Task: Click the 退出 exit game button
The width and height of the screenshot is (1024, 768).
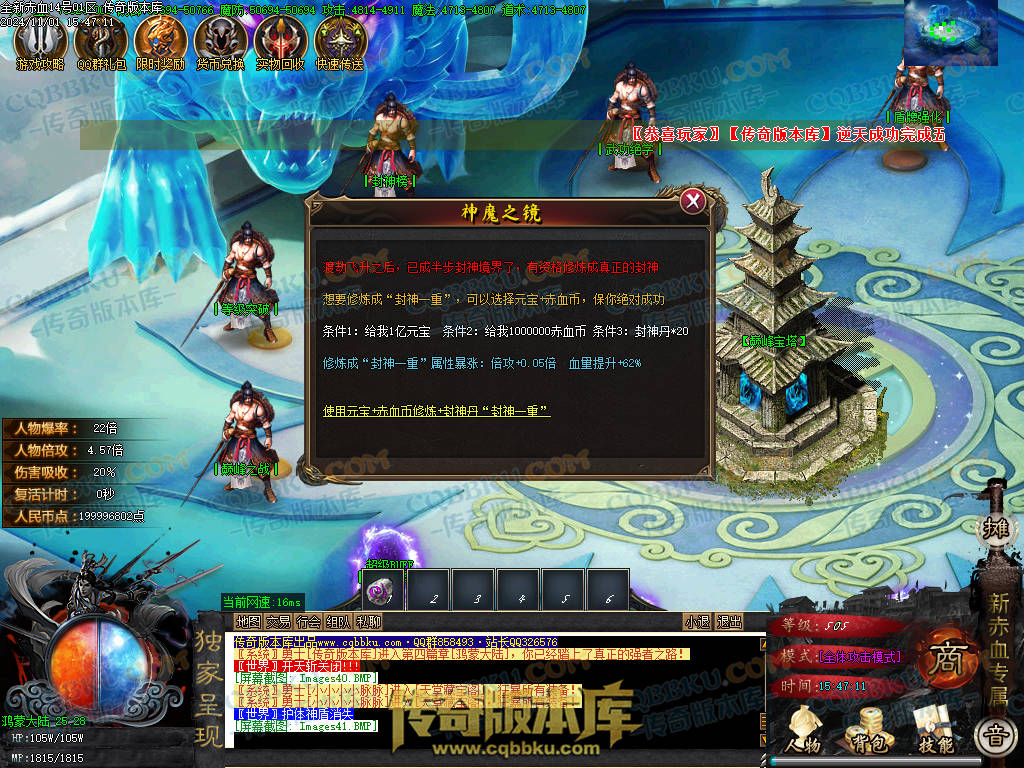Action: coord(729,622)
